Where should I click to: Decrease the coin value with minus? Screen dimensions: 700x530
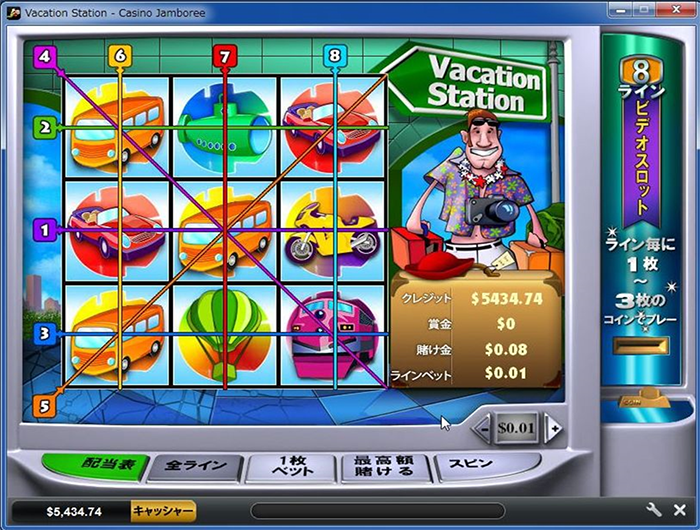[482, 428]
